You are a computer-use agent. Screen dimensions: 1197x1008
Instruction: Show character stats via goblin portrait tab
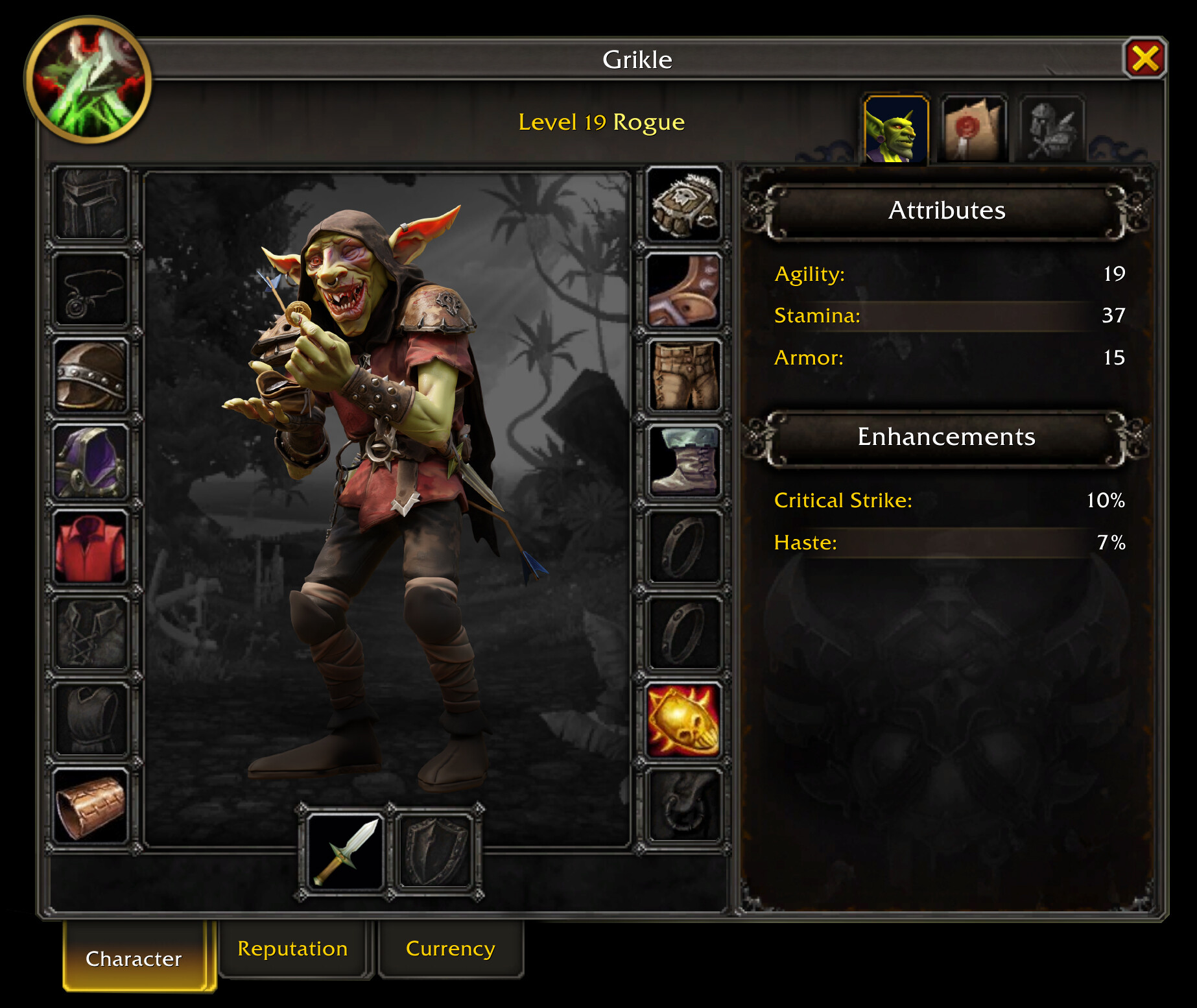[895, 130]
